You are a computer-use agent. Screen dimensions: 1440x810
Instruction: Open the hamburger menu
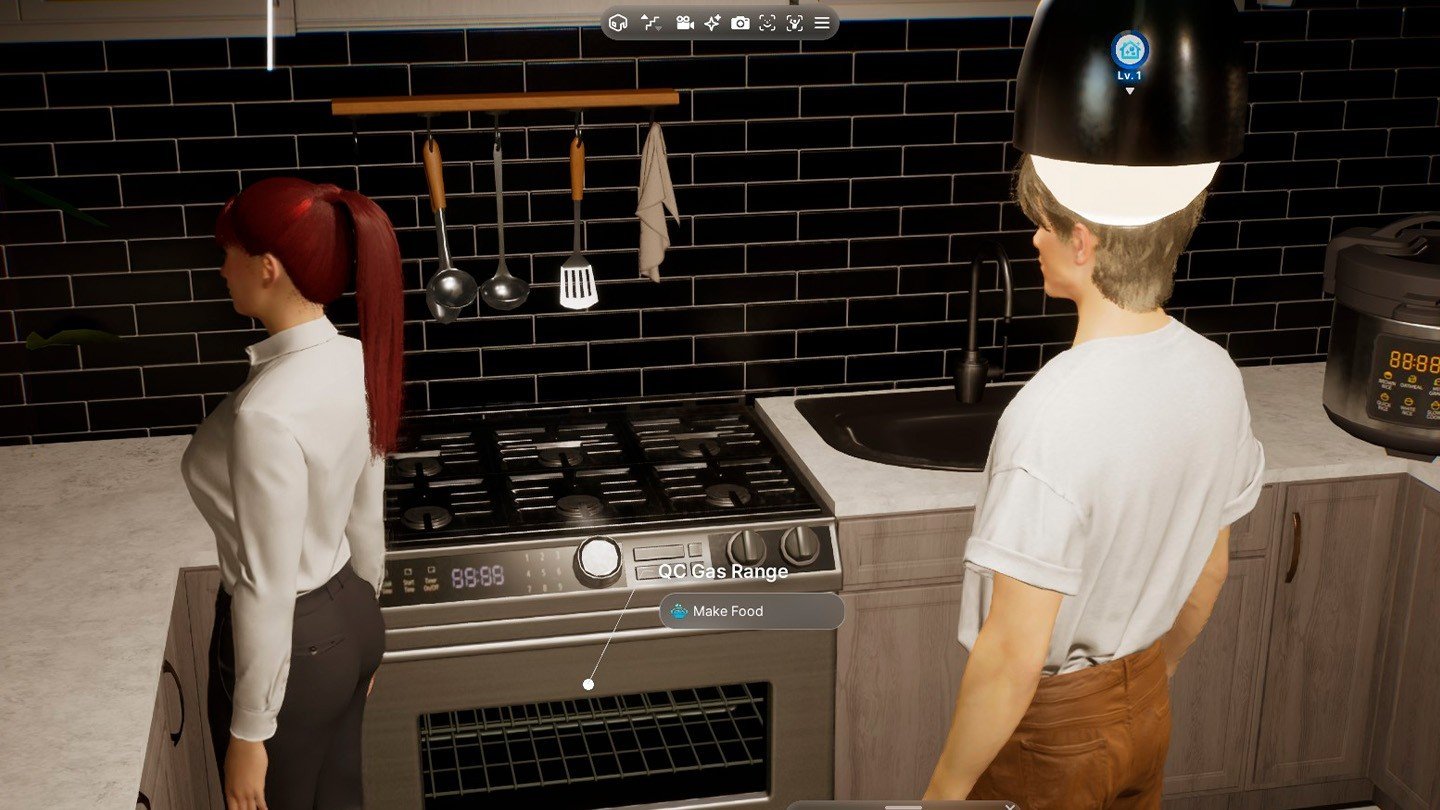click(822, 23)
